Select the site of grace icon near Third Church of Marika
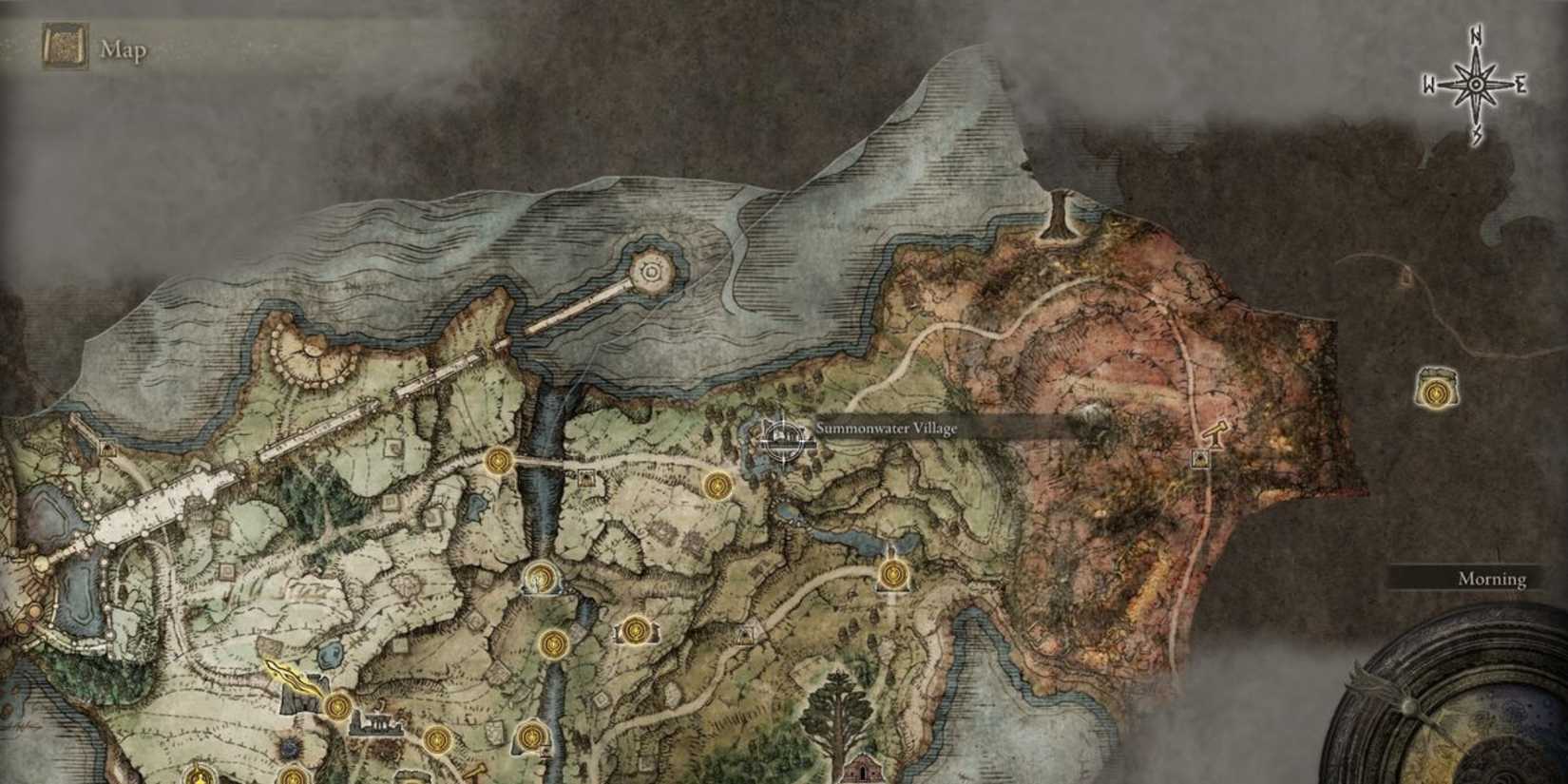Image resolution: width=1568 pixels, height=784 pixels. click(892, 574)
